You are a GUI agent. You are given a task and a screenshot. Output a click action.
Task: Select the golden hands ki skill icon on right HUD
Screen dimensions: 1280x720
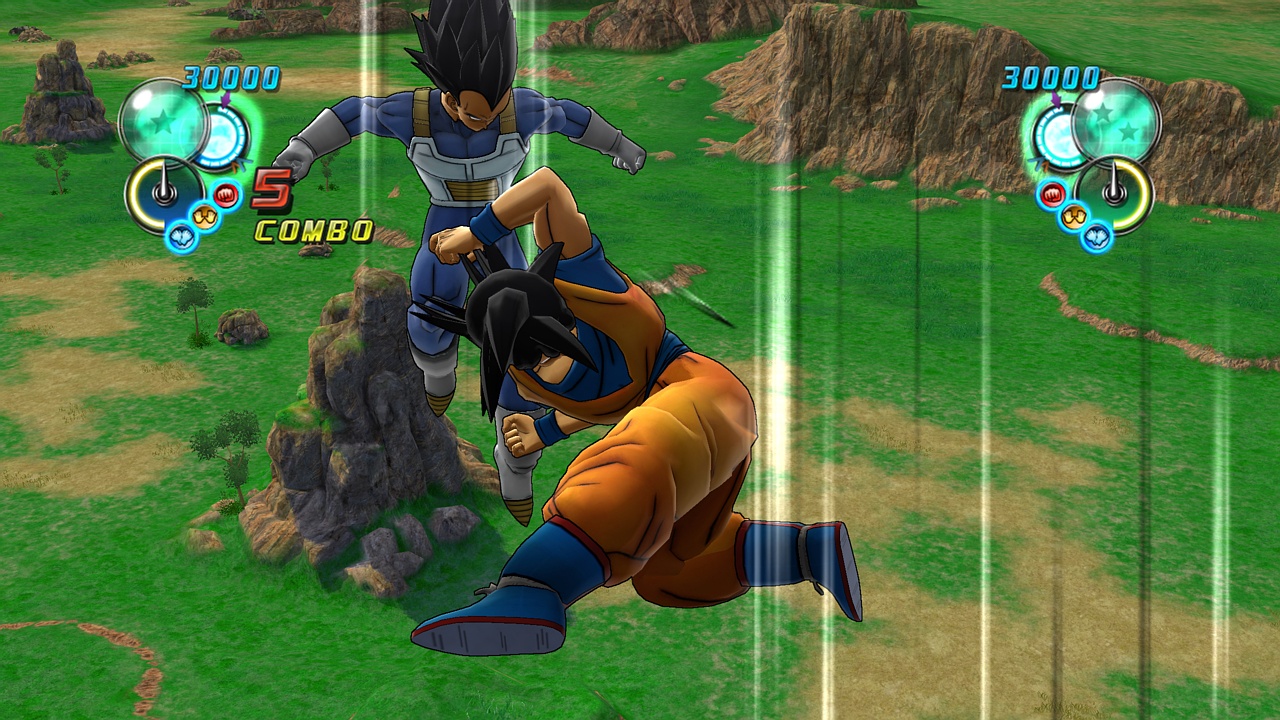(1073, 216)
